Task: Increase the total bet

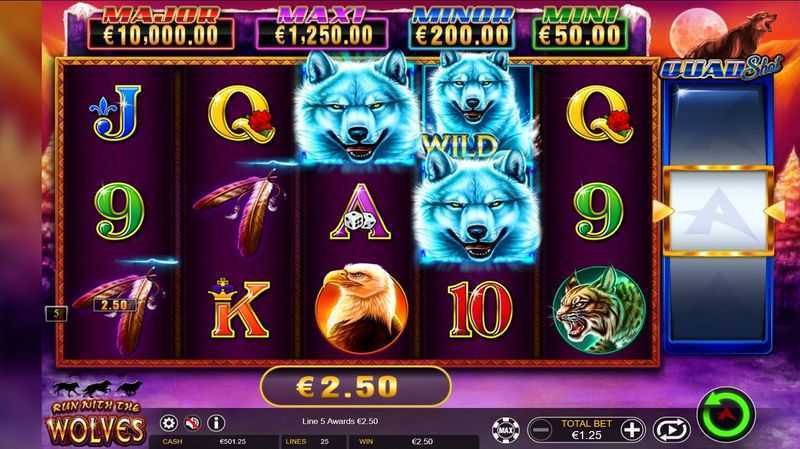Action: (x=631, y=430)
